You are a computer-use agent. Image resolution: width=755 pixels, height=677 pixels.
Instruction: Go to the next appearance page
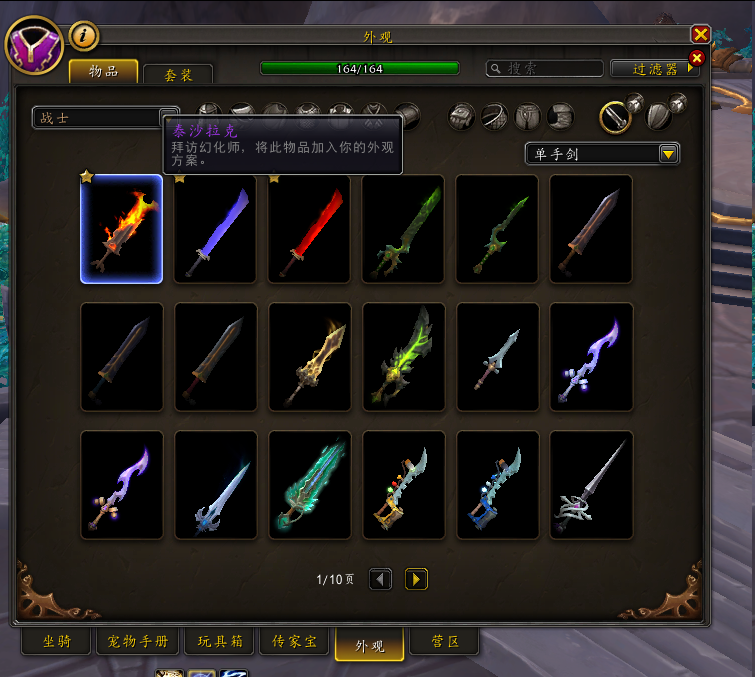click(x=416, y=579)
